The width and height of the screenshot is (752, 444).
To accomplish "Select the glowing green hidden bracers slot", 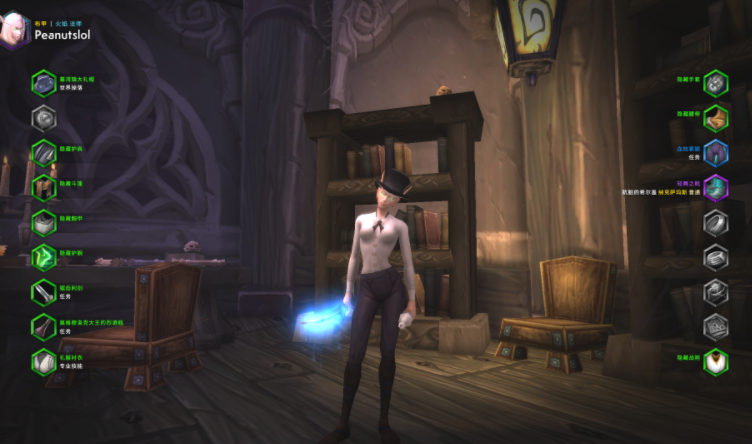I will (x=43, y=257).
